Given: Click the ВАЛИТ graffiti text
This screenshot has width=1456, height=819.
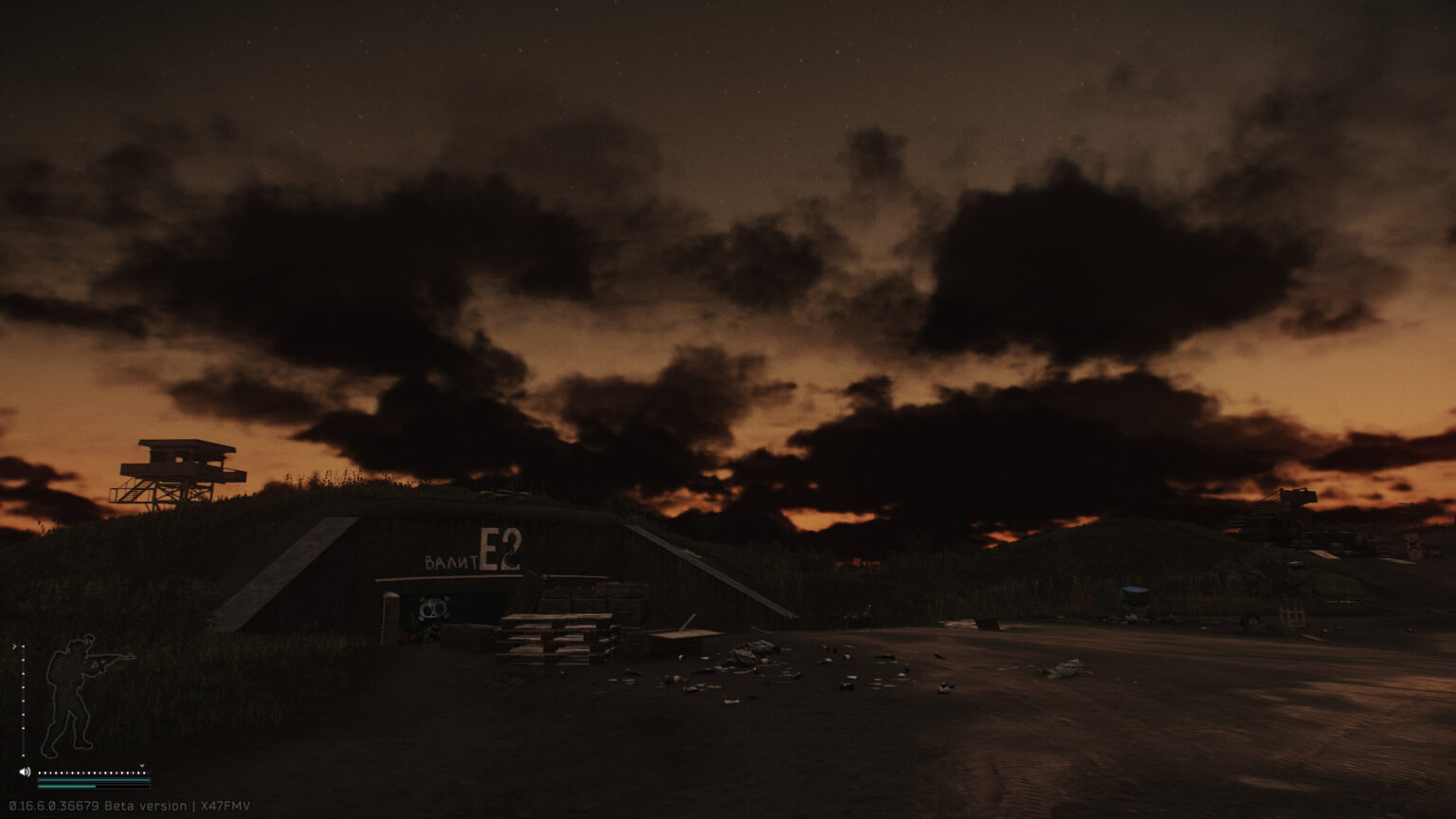Looking at the screenshot, I should tap(452, 560).
